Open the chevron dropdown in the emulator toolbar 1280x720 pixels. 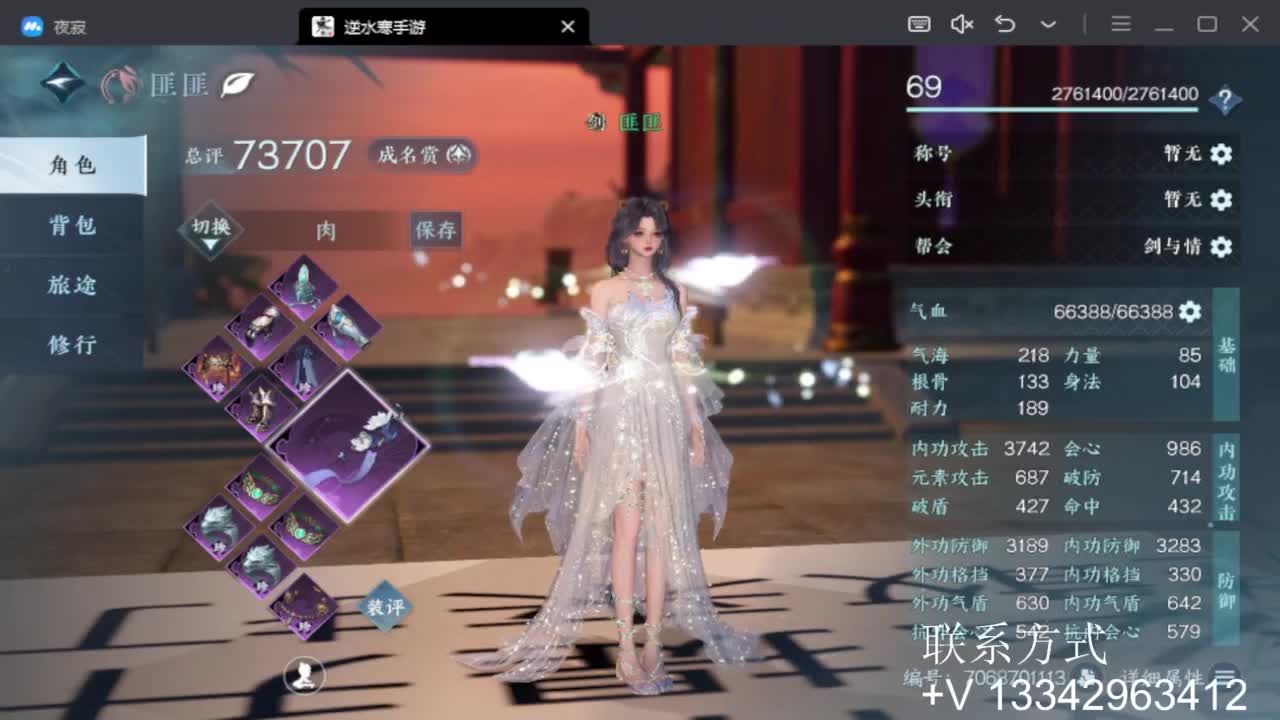[1046, 22]
